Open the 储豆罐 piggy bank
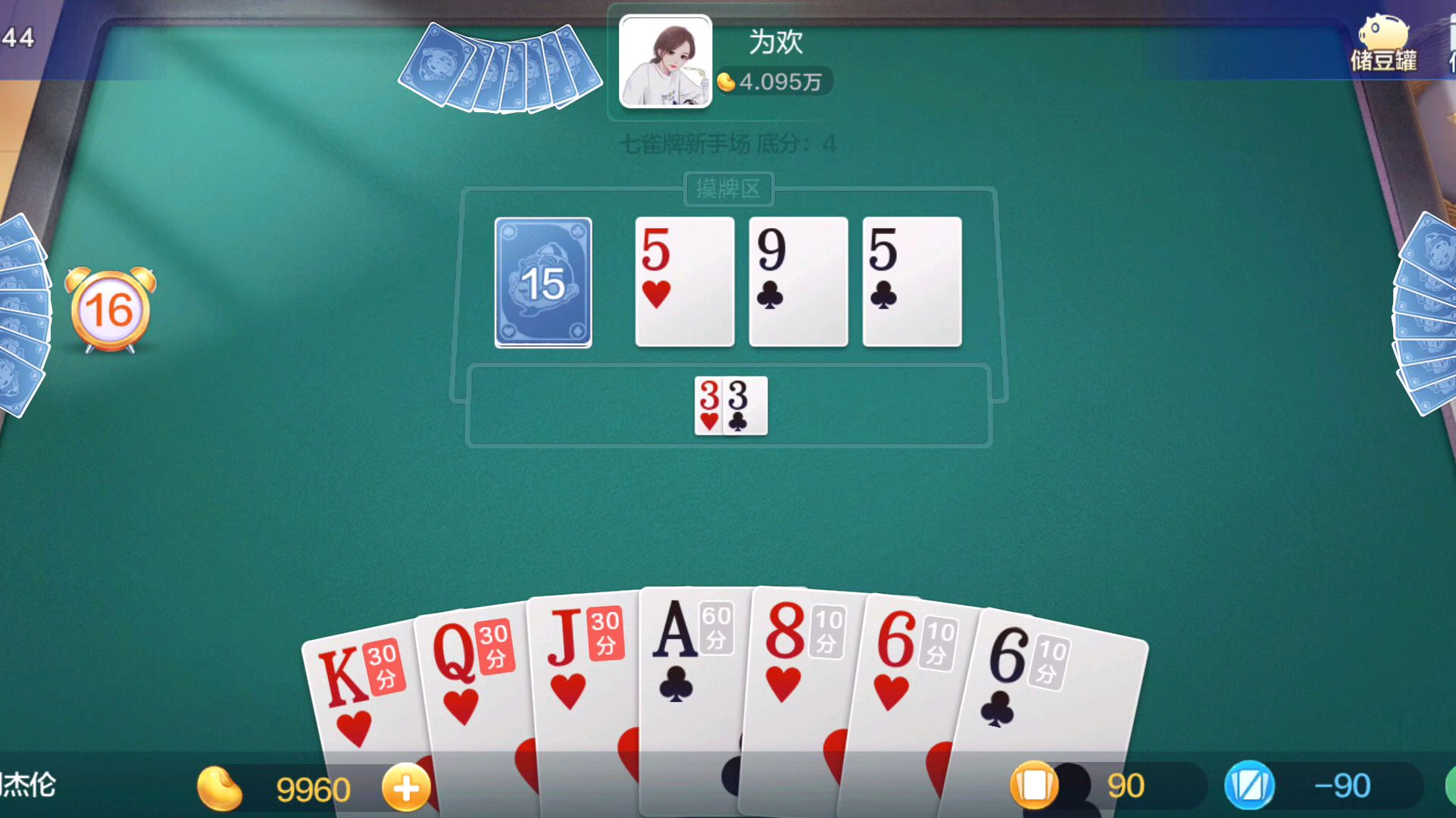 click(1383, 44)
